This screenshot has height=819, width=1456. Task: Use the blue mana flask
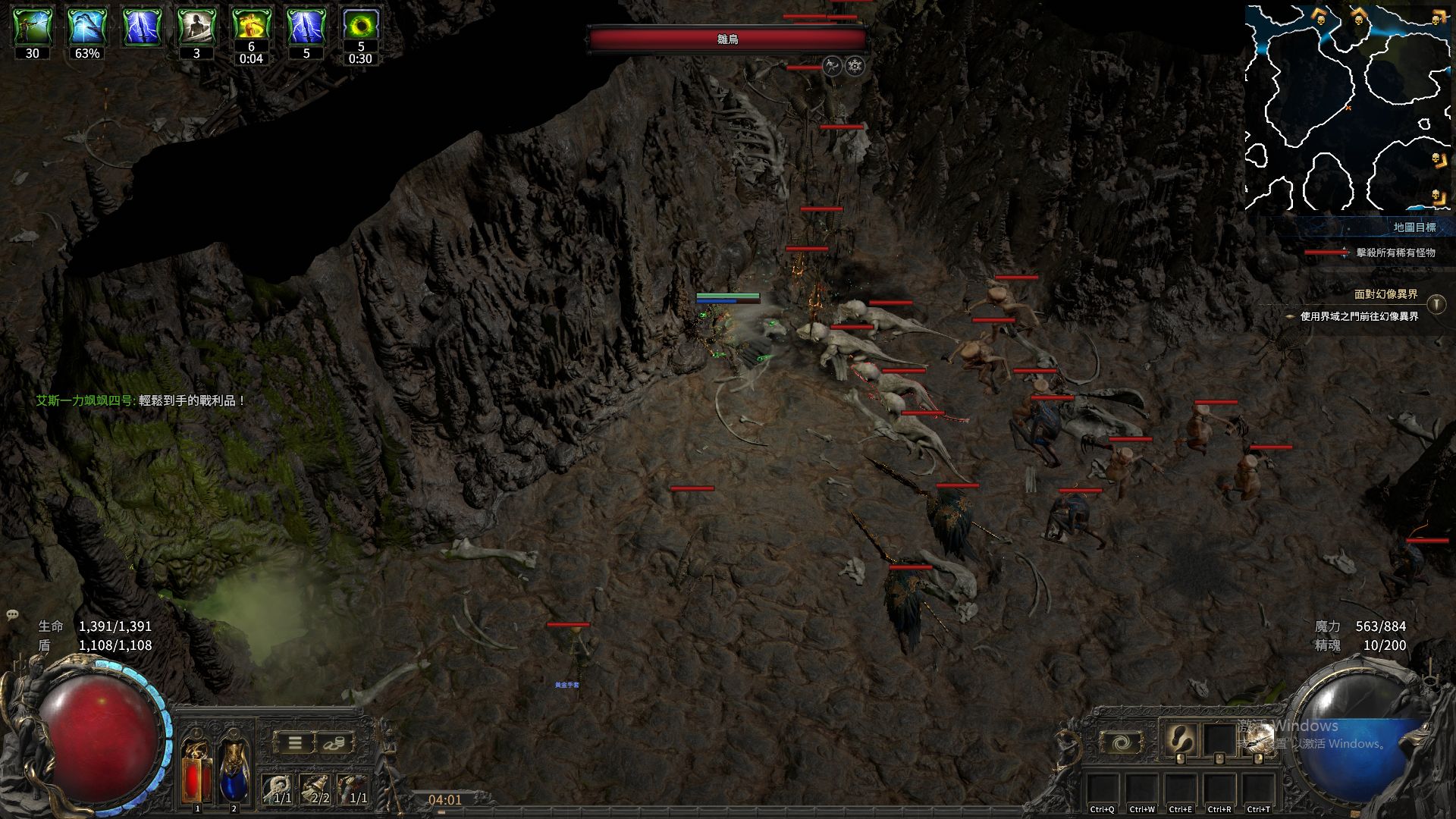pos(234,770)
